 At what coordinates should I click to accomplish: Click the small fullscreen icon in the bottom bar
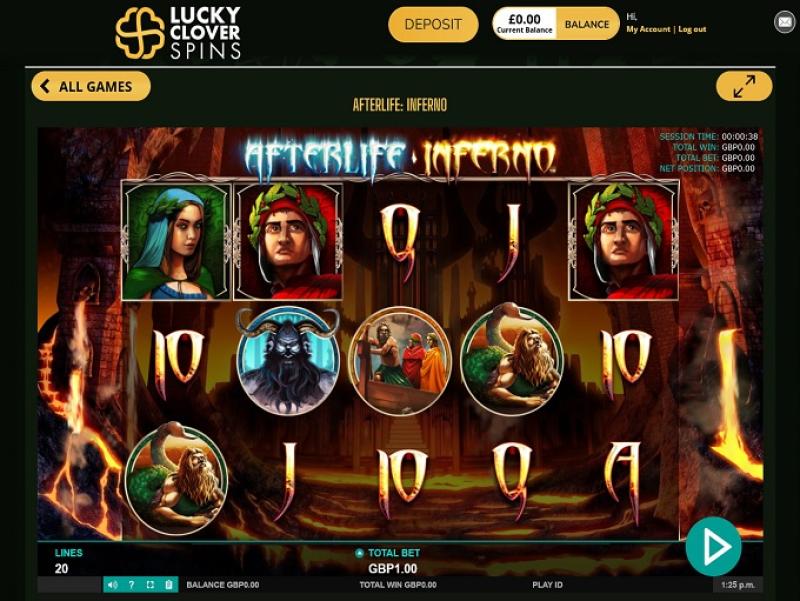coord(150,585)
